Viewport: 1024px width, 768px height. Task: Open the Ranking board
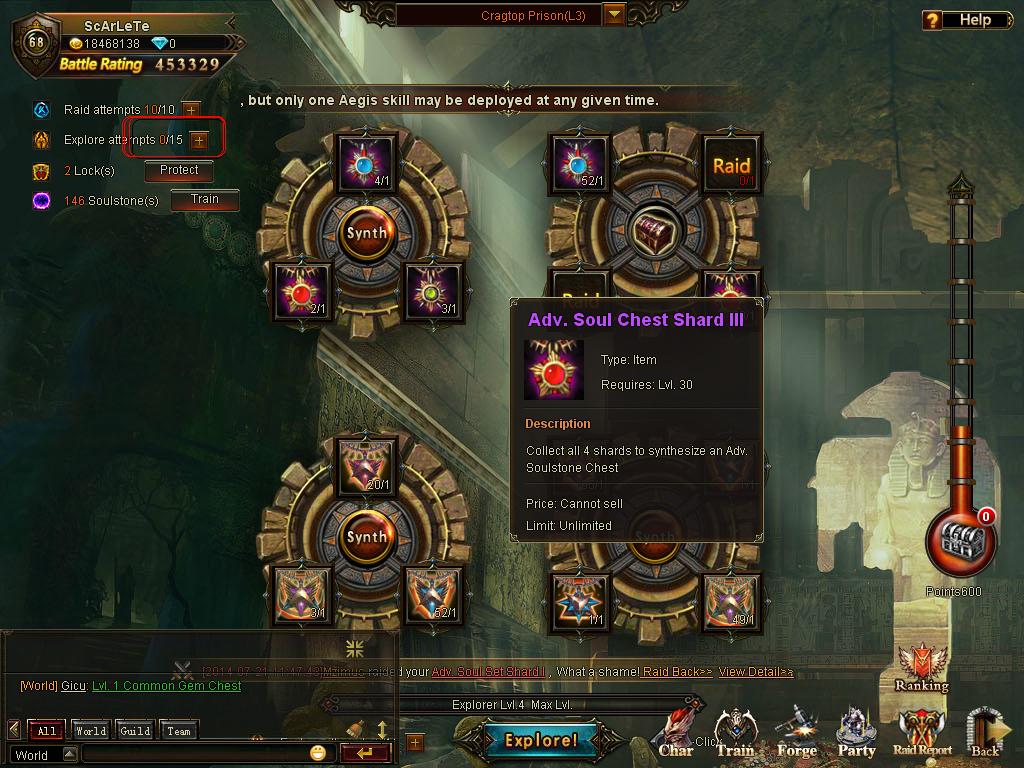pos(922,668)
